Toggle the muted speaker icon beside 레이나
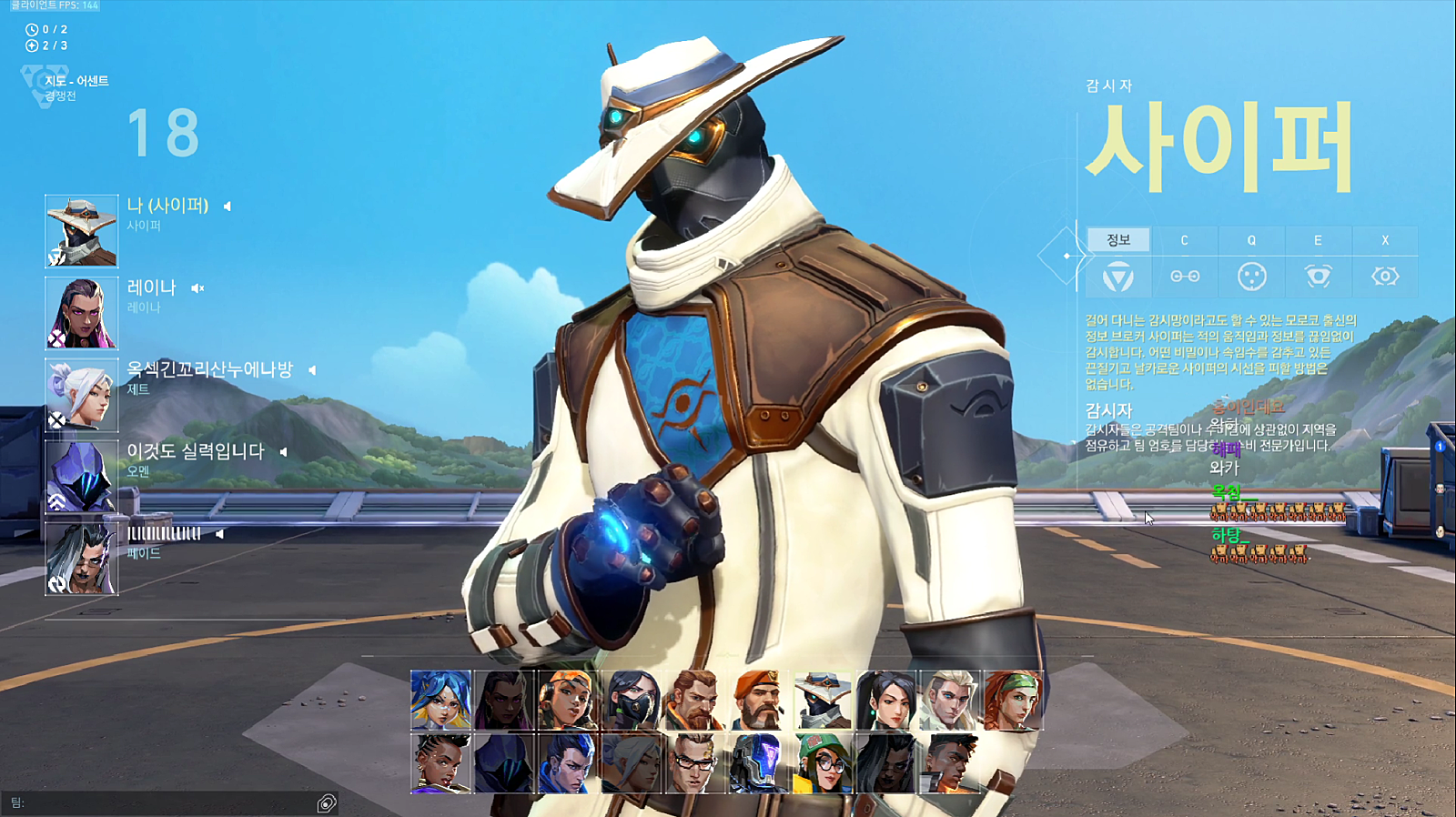 (197, 288)
